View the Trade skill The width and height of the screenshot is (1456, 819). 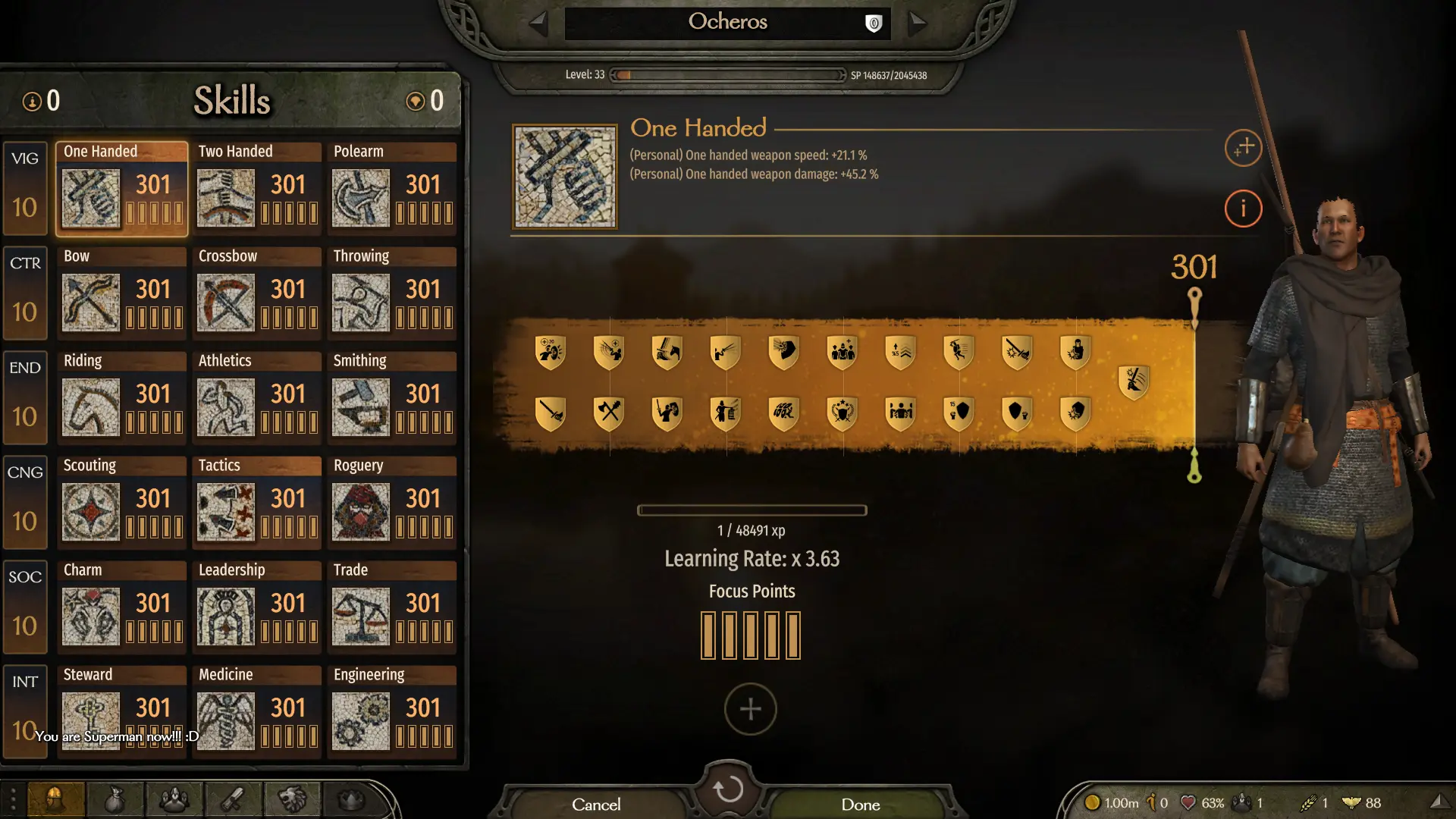[391, 607]
